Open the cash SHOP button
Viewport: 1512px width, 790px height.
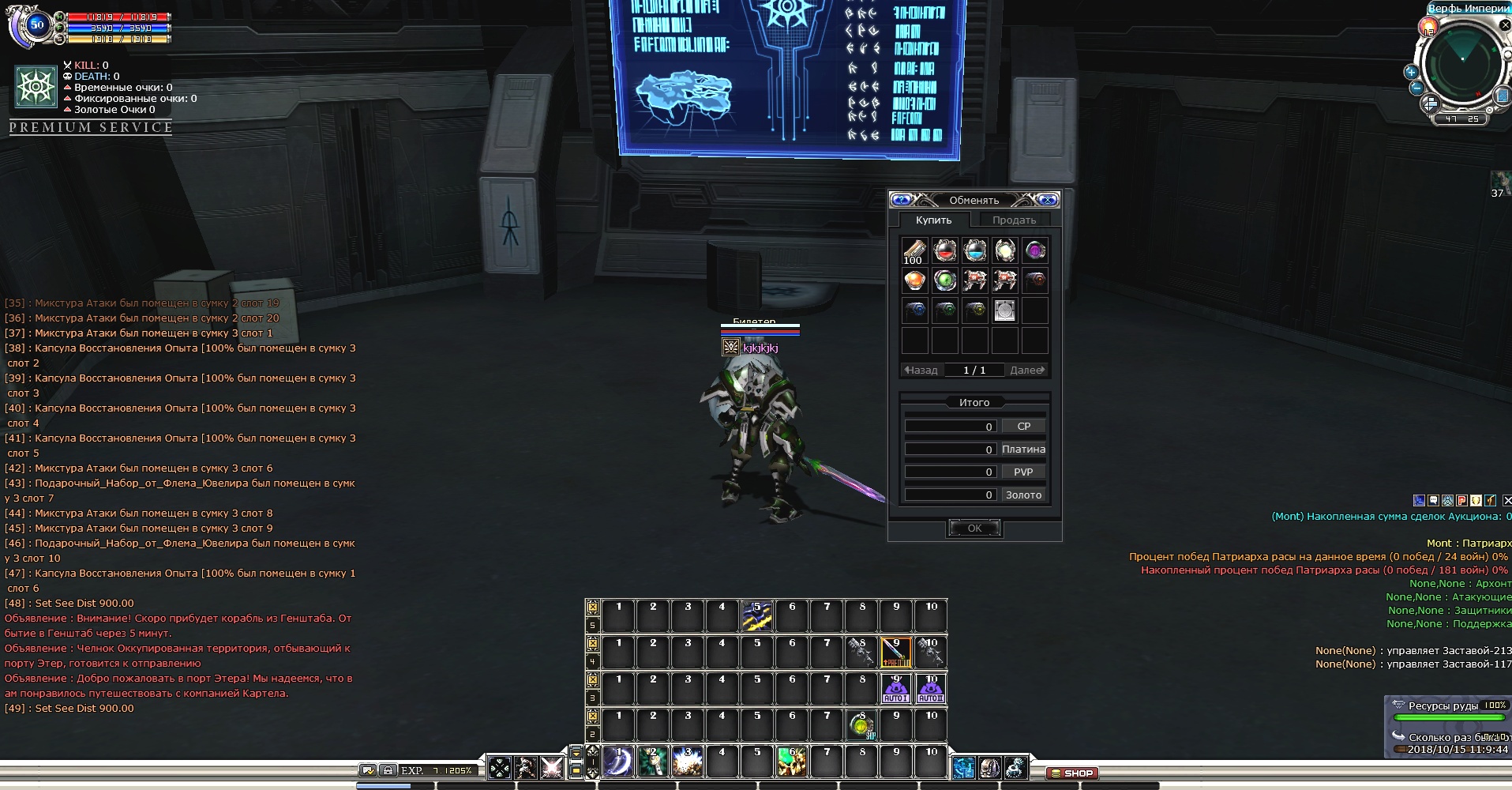(x=1072, y=773)
